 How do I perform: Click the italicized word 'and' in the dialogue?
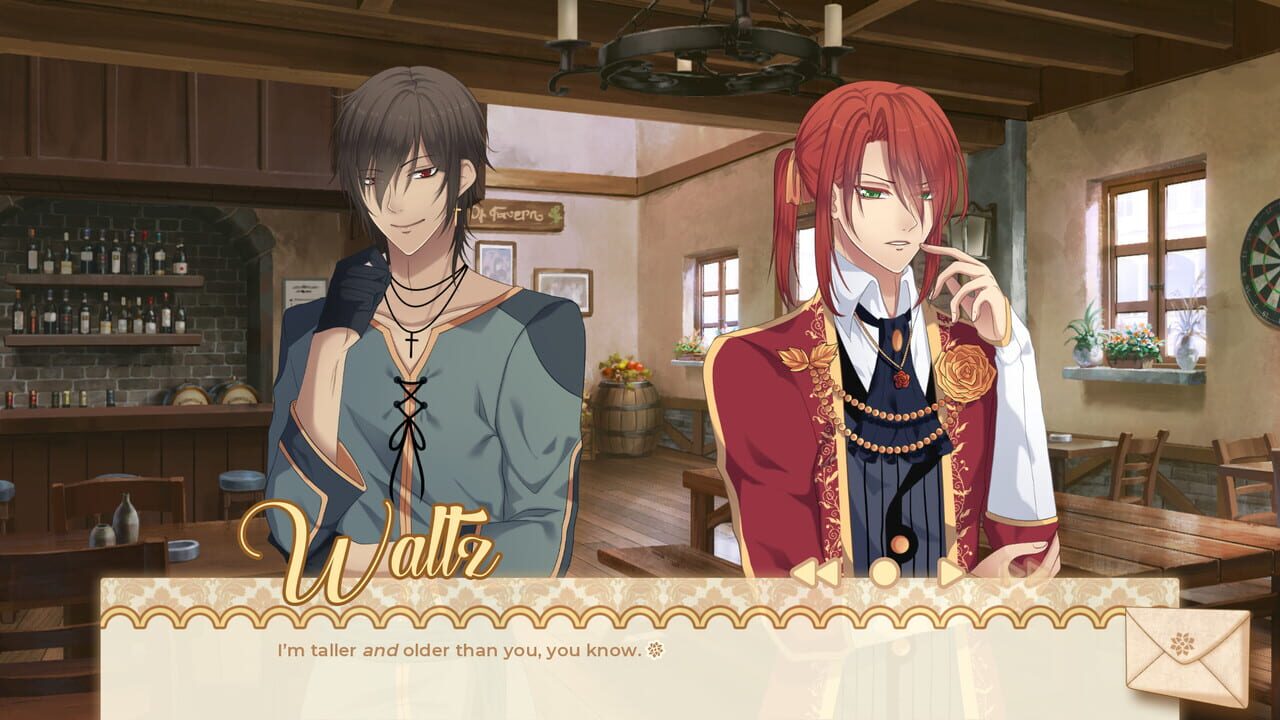coord(381,649)
